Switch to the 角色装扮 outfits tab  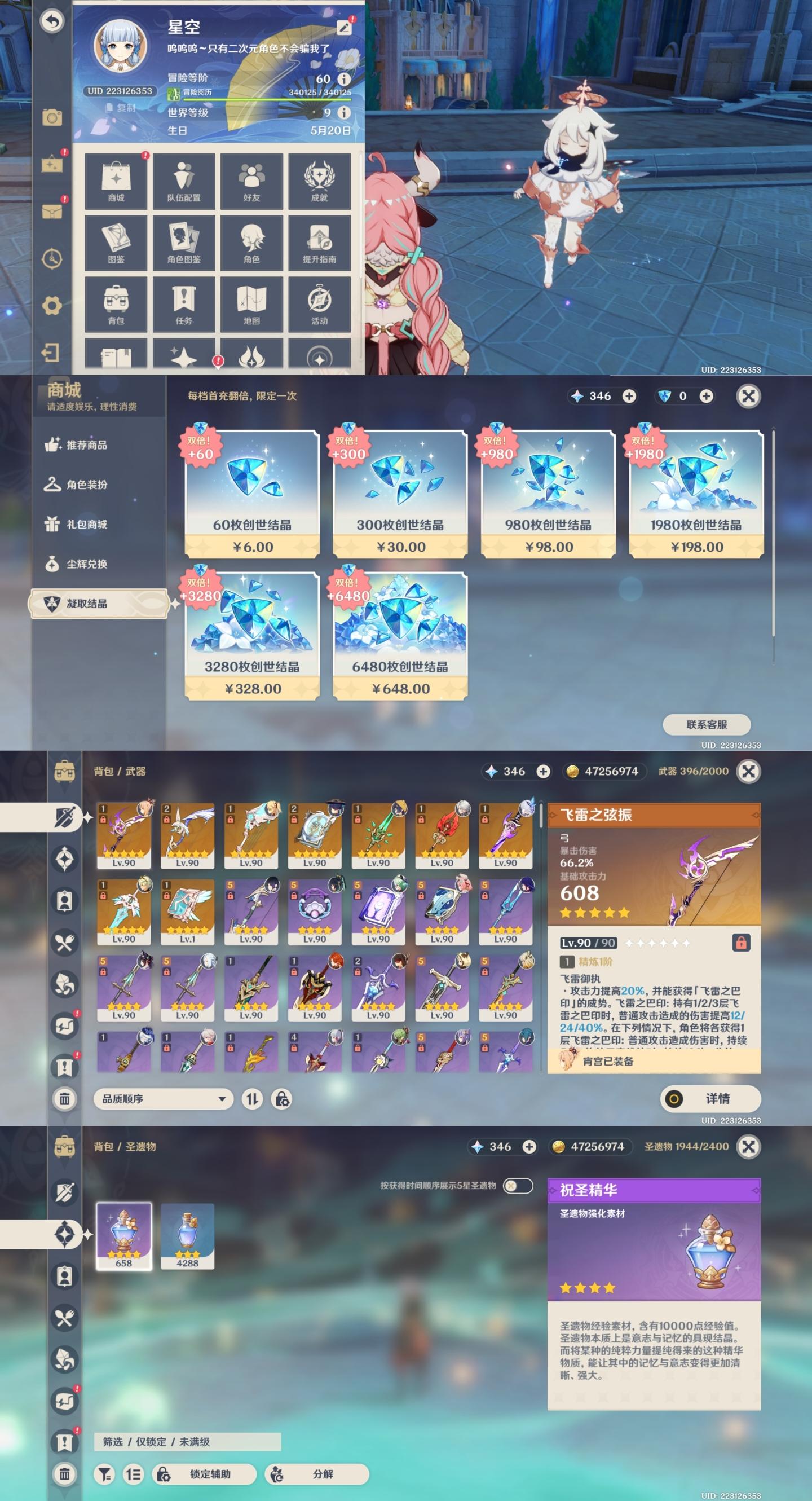pyautogui.click(x=87, y=485)
